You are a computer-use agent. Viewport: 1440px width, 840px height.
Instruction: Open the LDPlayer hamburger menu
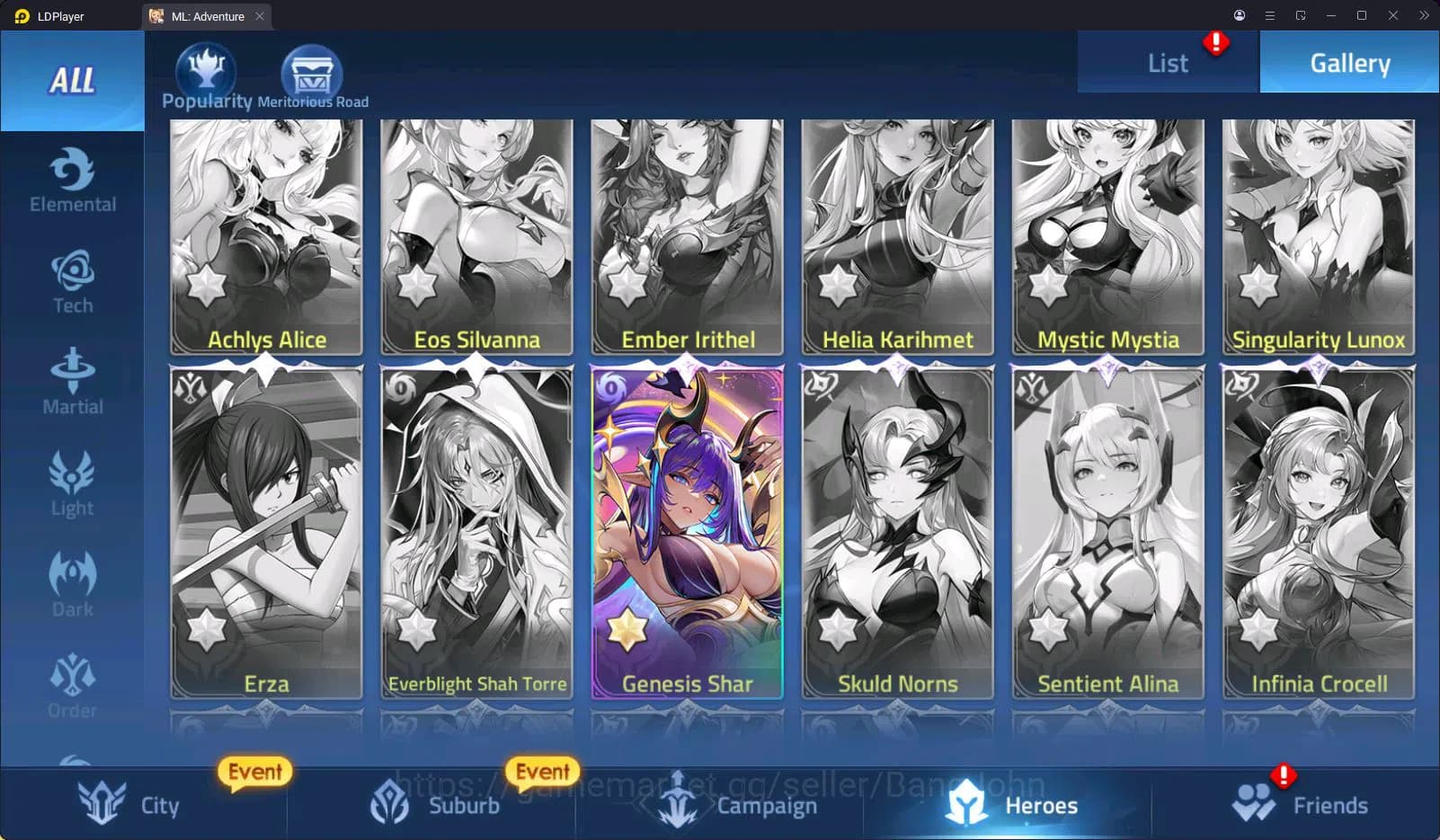[1269, 15]
